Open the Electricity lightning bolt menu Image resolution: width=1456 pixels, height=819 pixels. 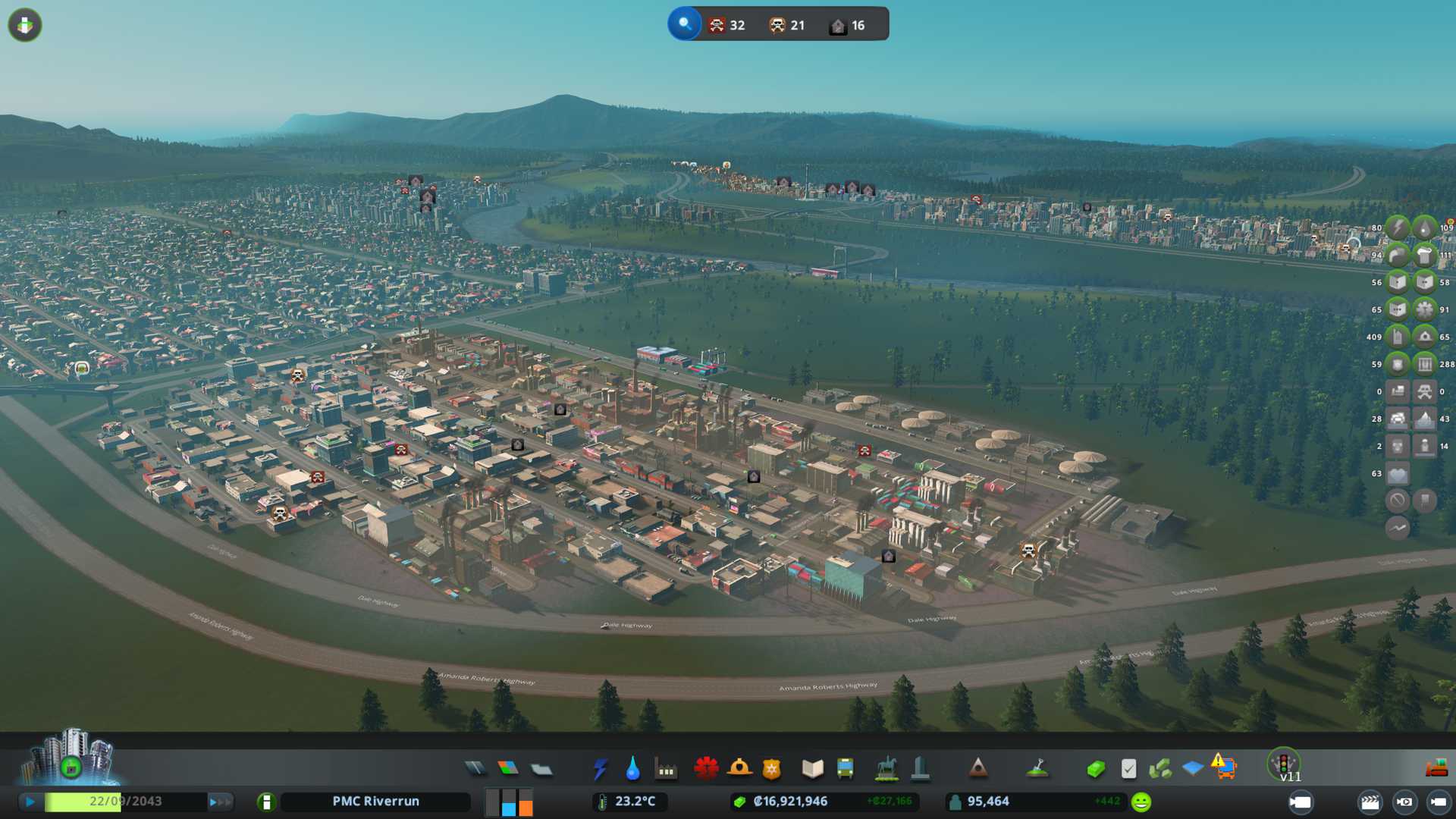coord(601,769)
